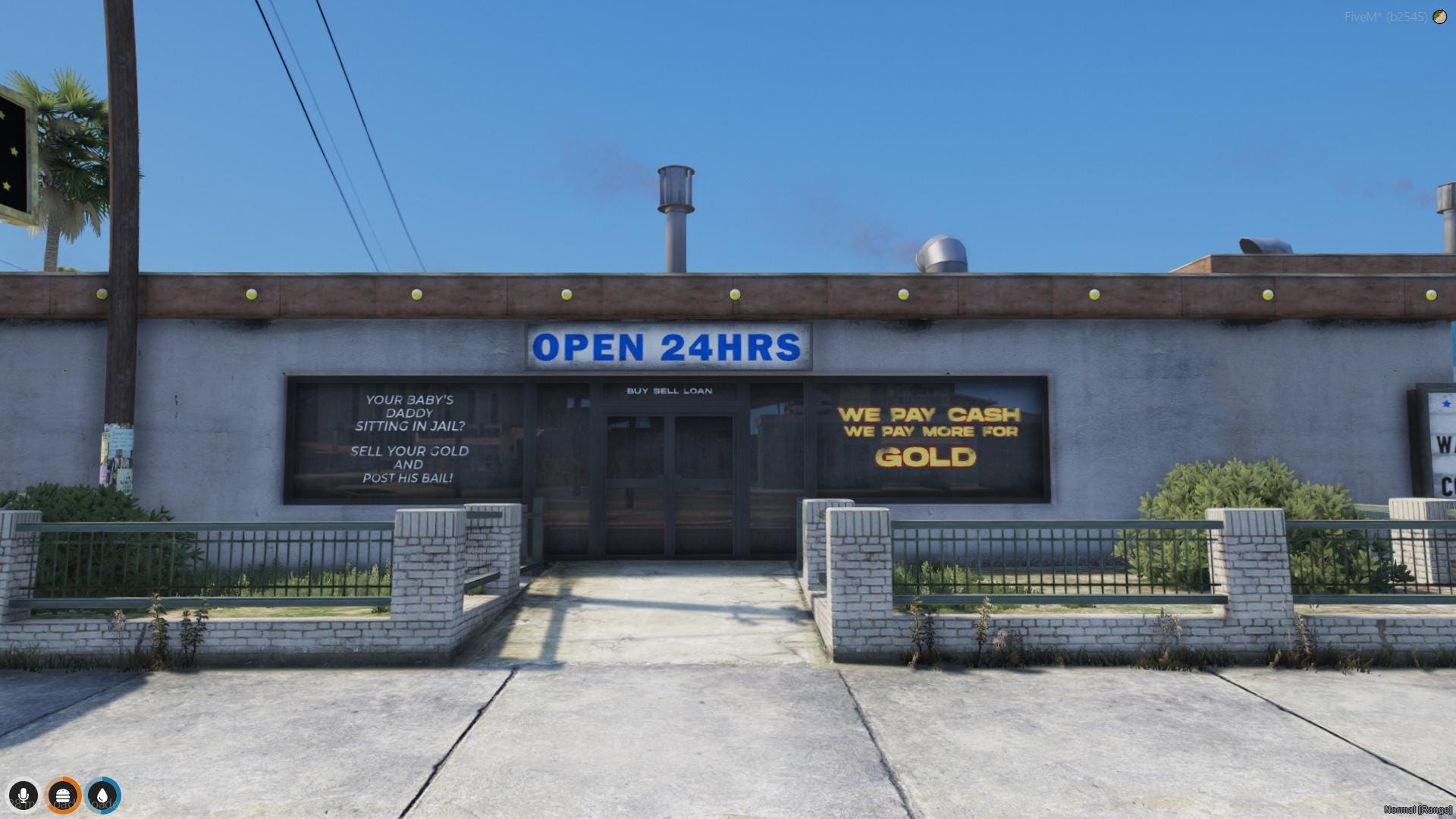Click the blue thirst level progress ring

[x=104, y=795]
